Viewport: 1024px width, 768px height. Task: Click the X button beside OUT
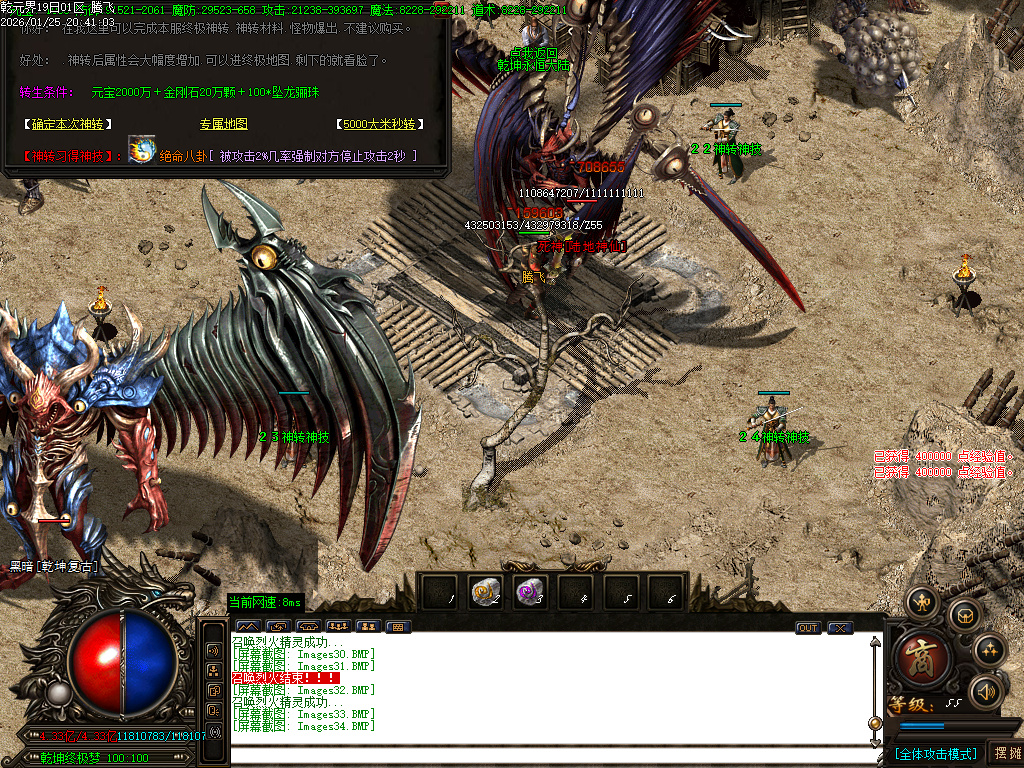pyautogui.click(x=840, y=628)
